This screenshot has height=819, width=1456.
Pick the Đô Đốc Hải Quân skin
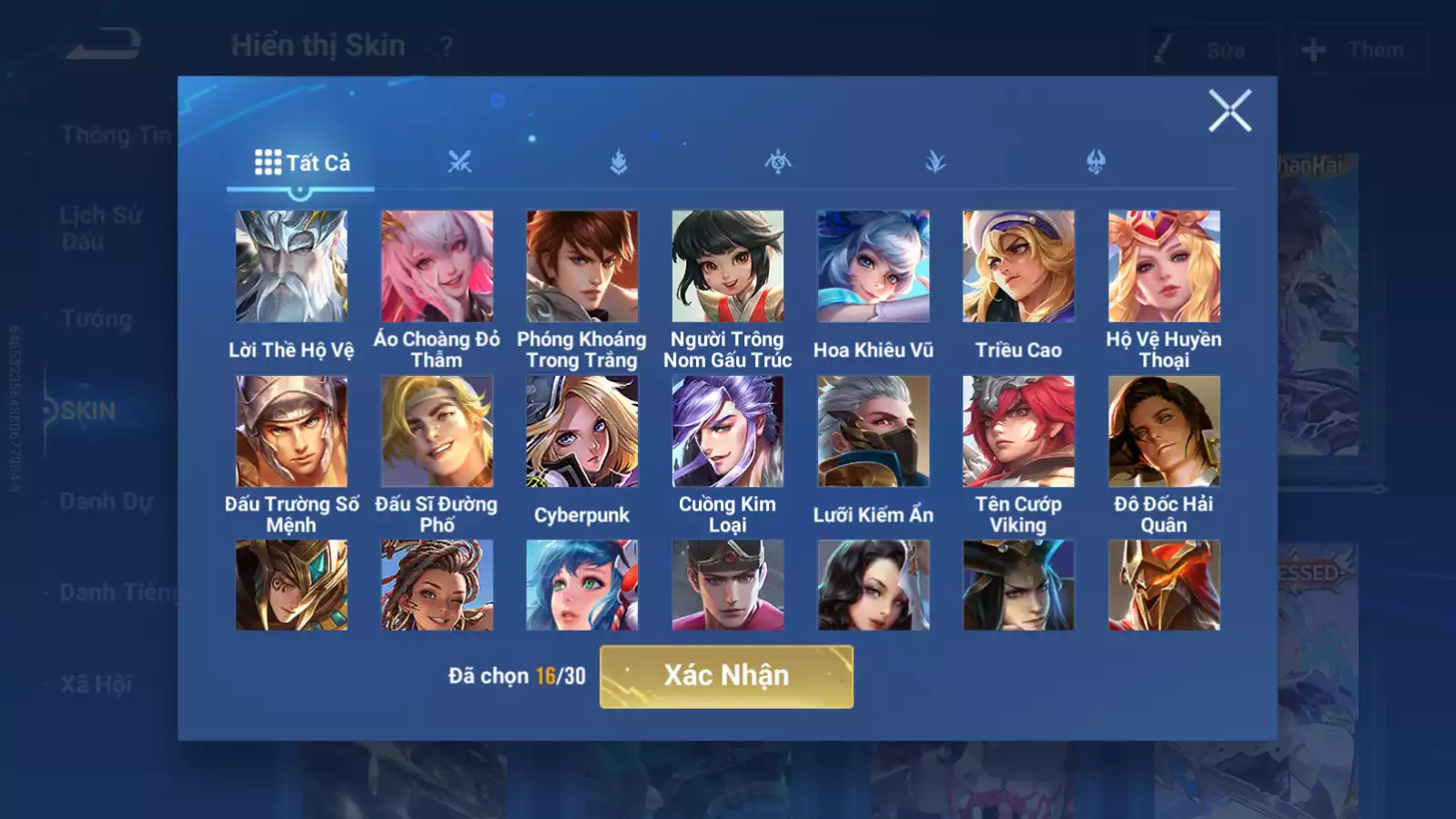pos(1164,431)
